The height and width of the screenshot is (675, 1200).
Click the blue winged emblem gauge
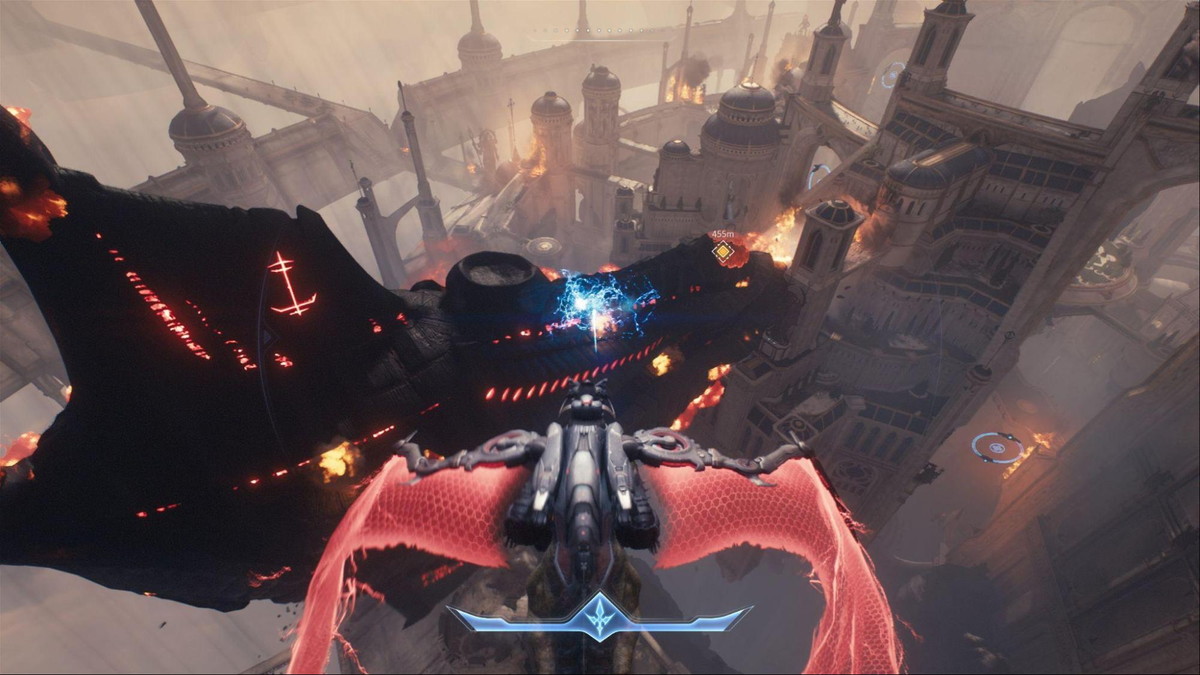tap(599, 616)
